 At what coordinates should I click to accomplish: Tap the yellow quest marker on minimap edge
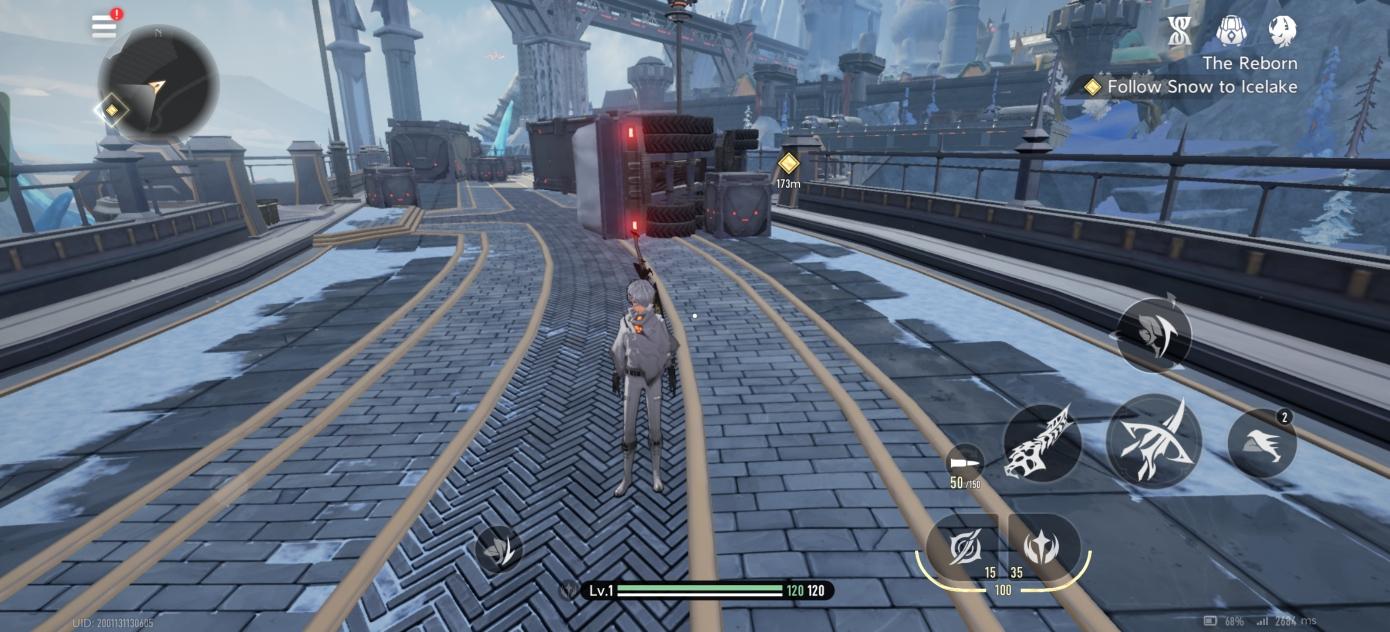coord(112,109)
